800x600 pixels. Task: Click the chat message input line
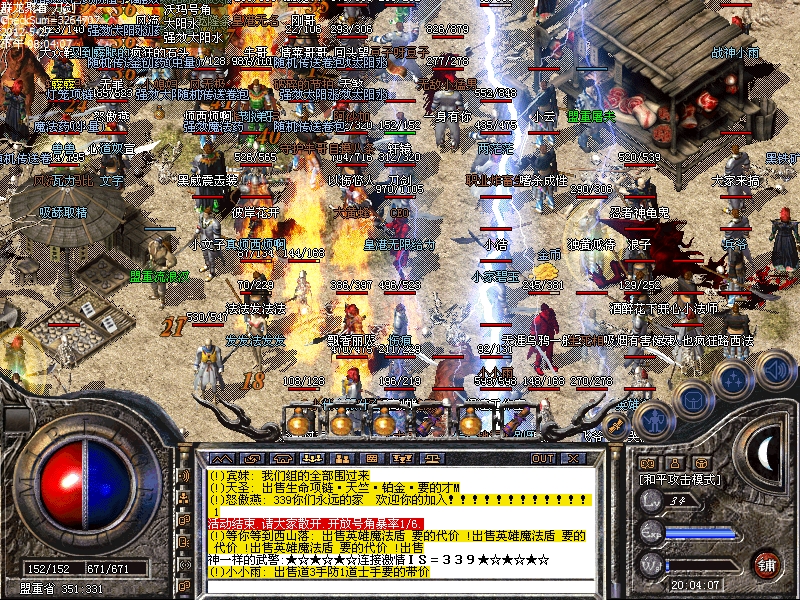[400, 586]
